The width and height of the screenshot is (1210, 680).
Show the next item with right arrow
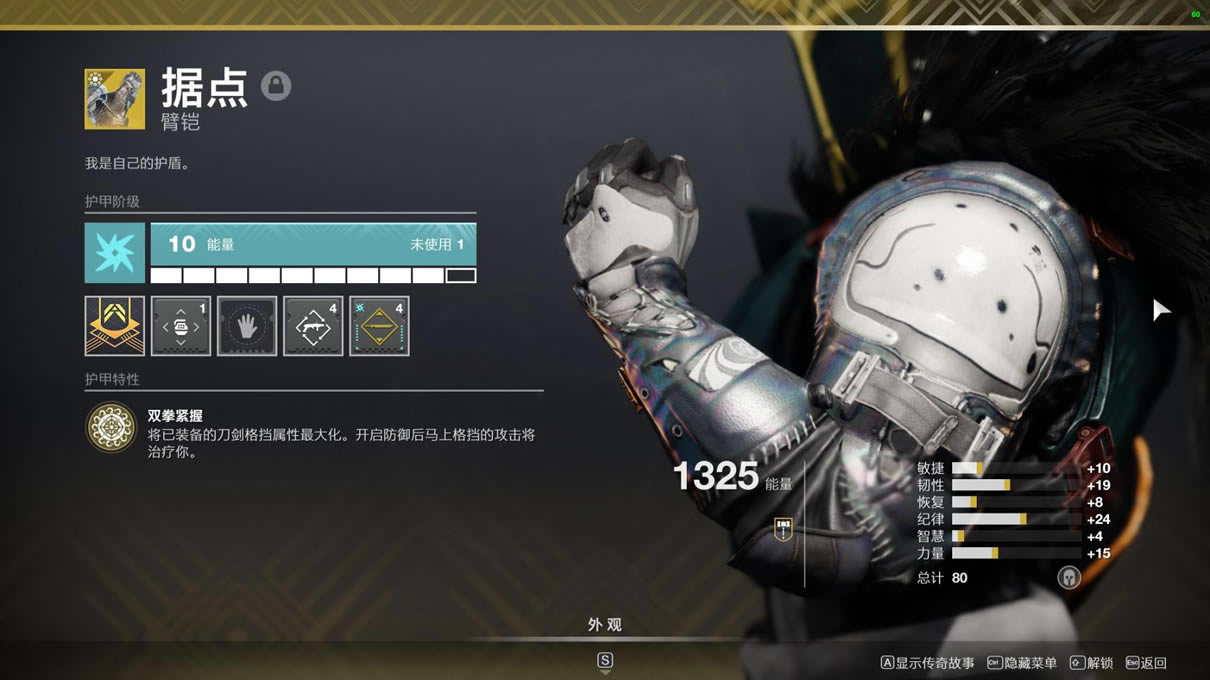tap(1160, 310)
